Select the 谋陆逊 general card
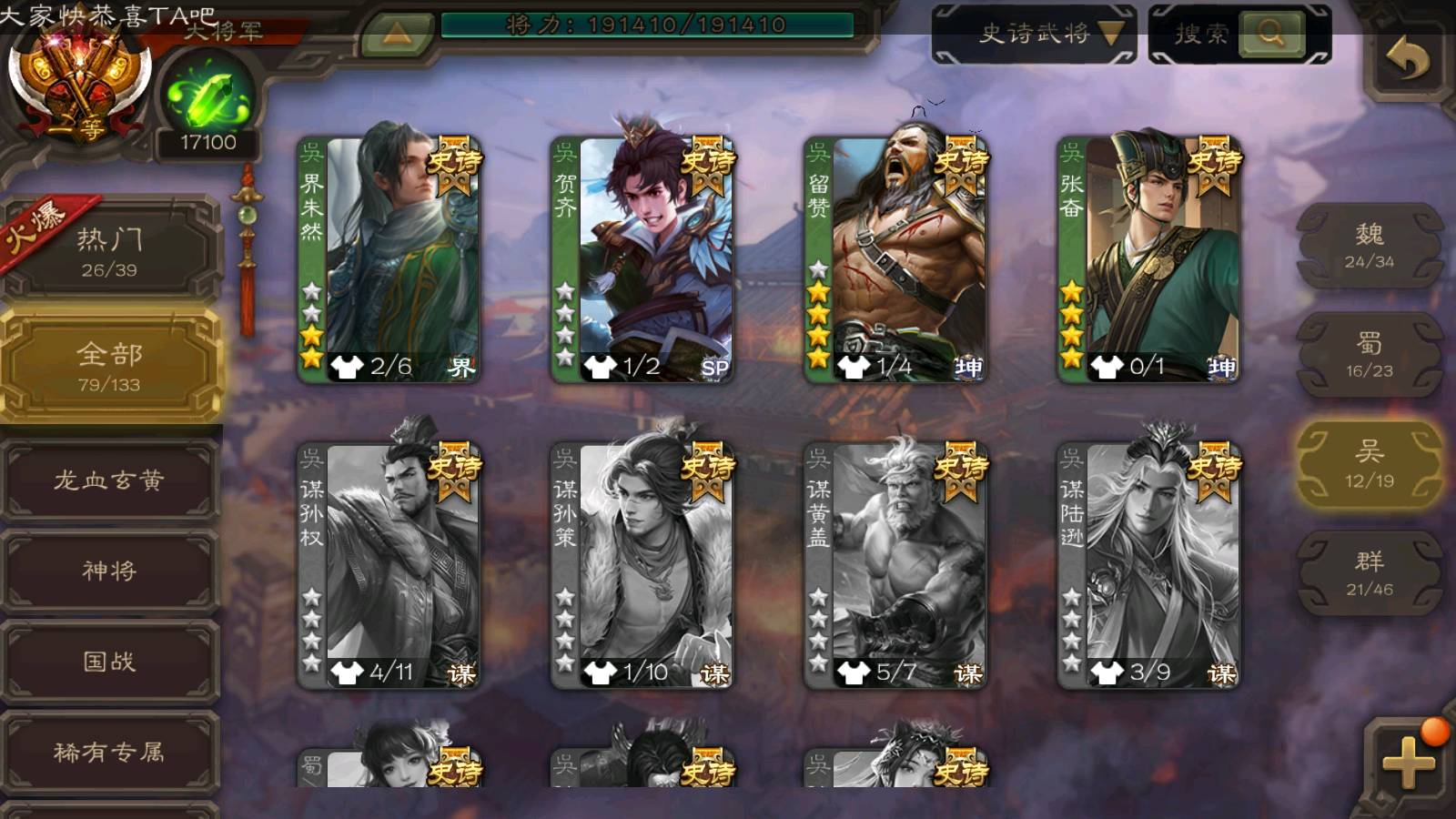 1148,565
